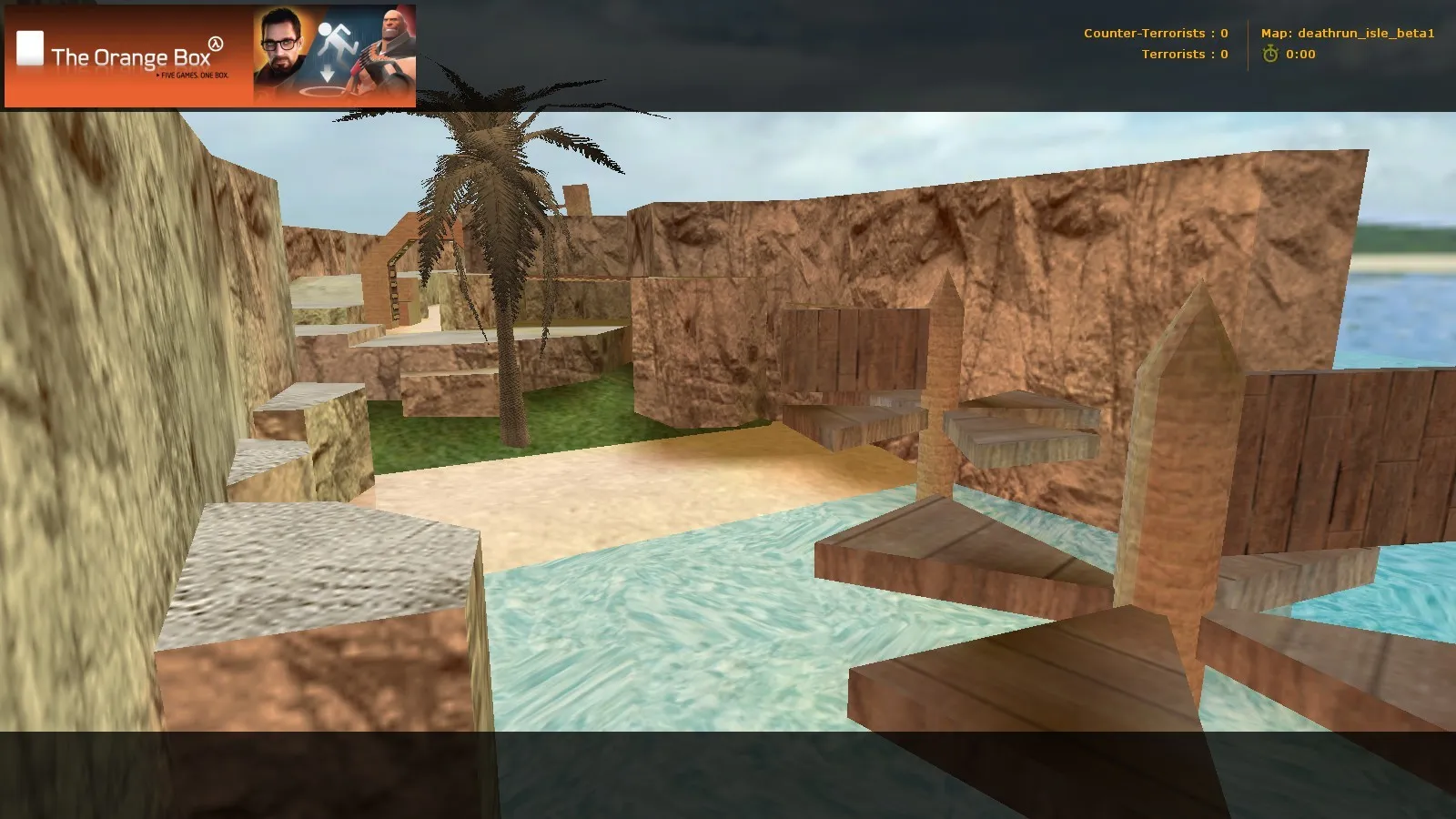Click the triangle bullet before FIVE GAMES text
The height and width of the screenshot is (819, 1456).
coord(157,76)
